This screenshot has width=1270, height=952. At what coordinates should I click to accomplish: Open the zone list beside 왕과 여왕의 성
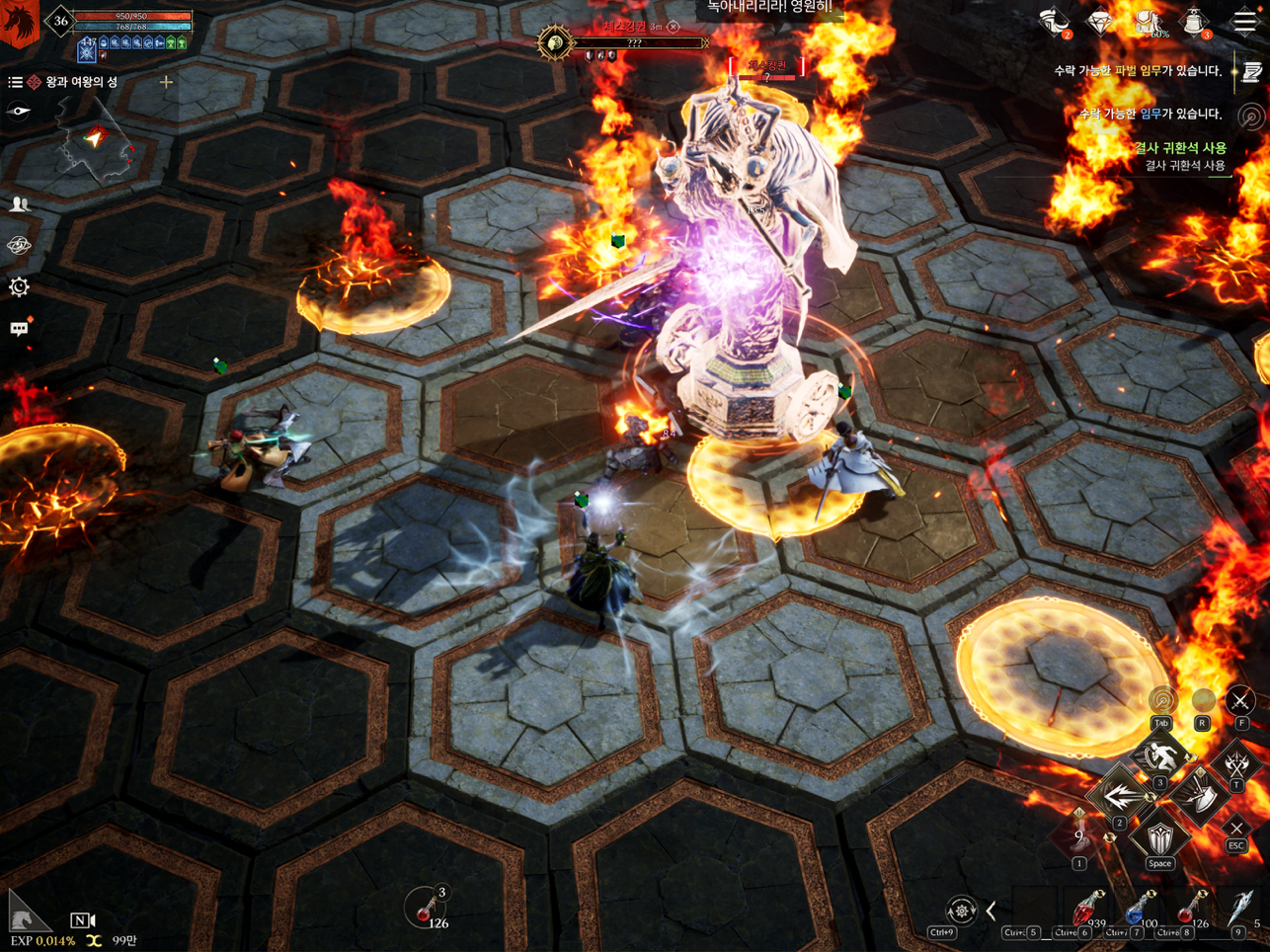pyautogui.click(x=15, y=82)
